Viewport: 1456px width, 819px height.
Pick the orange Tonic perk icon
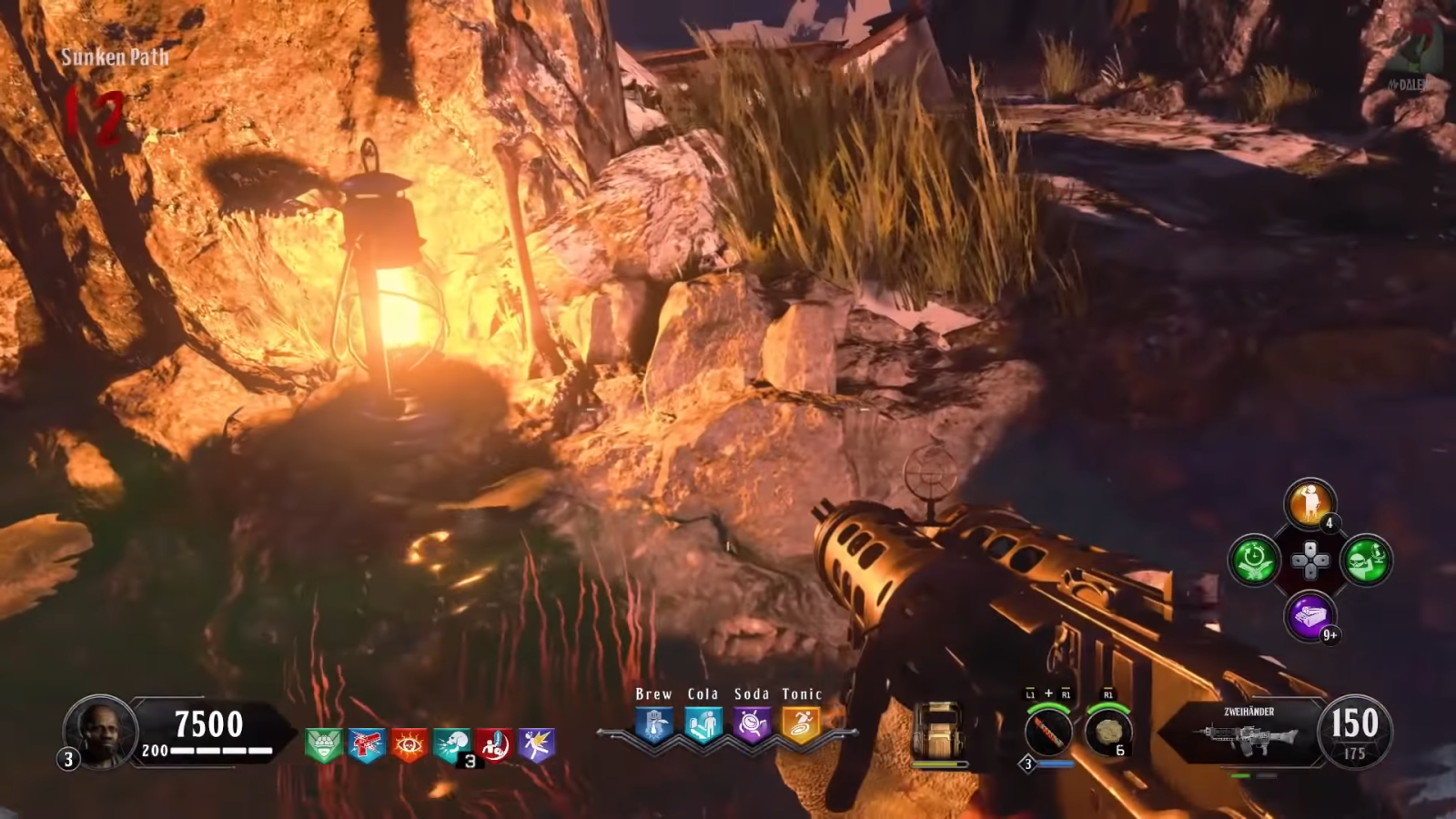pos(801,726)
